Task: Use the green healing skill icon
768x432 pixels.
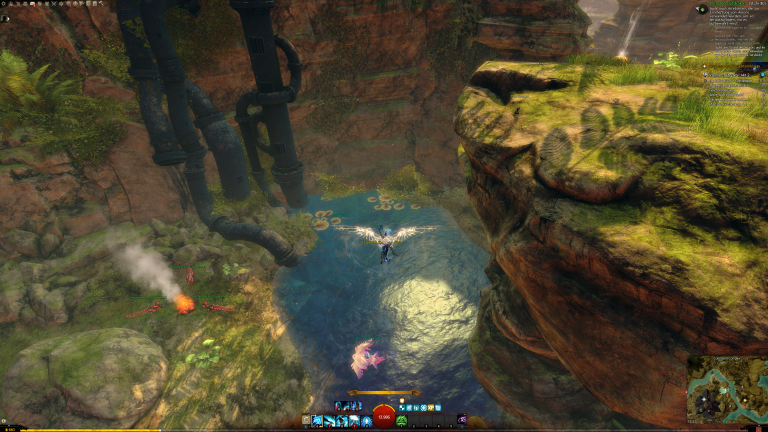Action: (x=402, y=421)
